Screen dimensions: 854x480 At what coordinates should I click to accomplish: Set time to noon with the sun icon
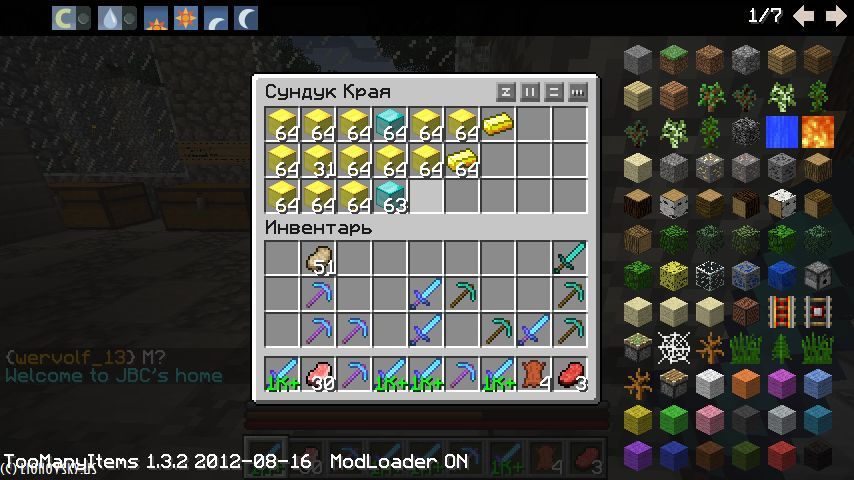click(x=185, y=17)
